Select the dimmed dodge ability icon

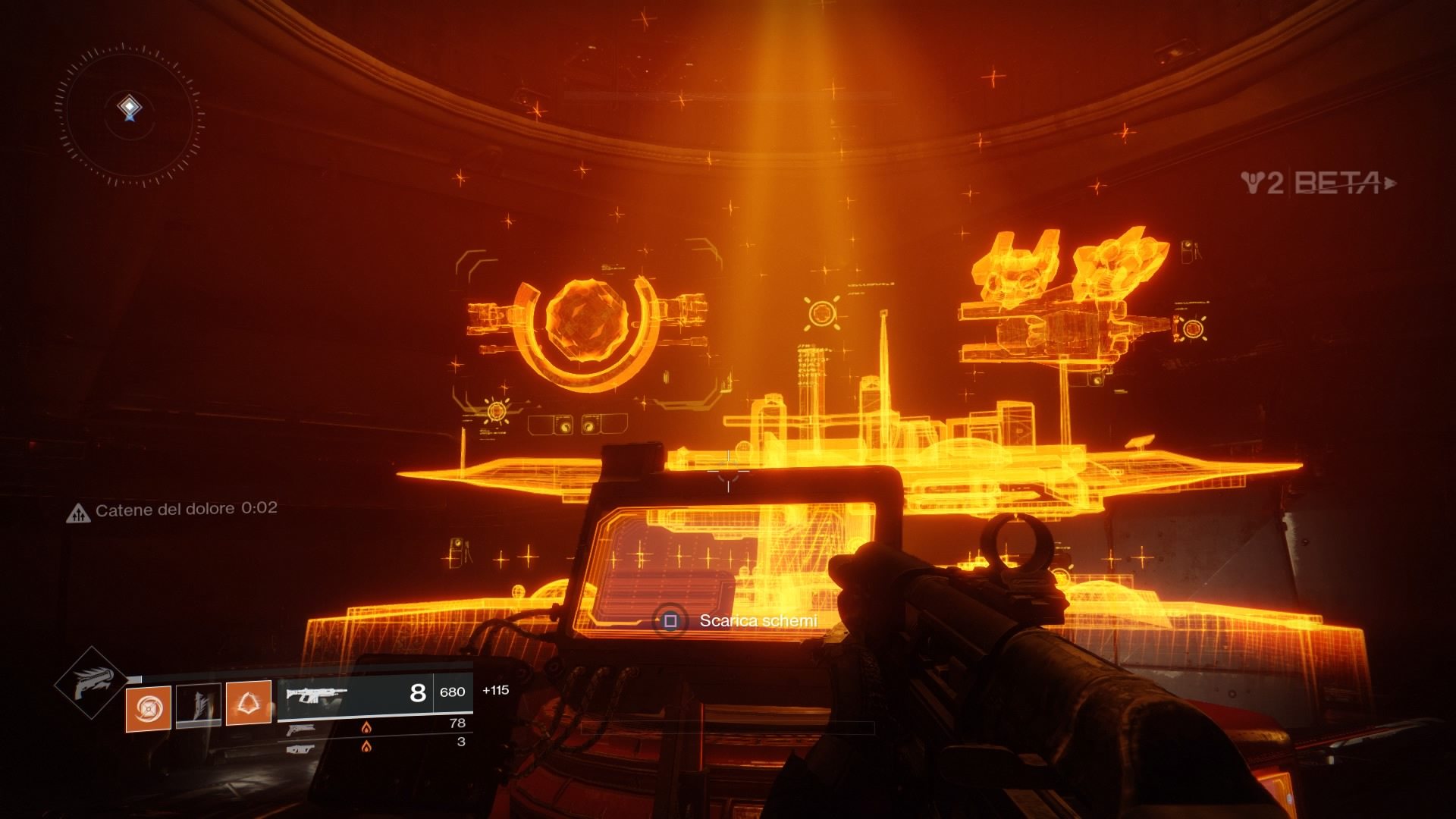click(199, 705)
